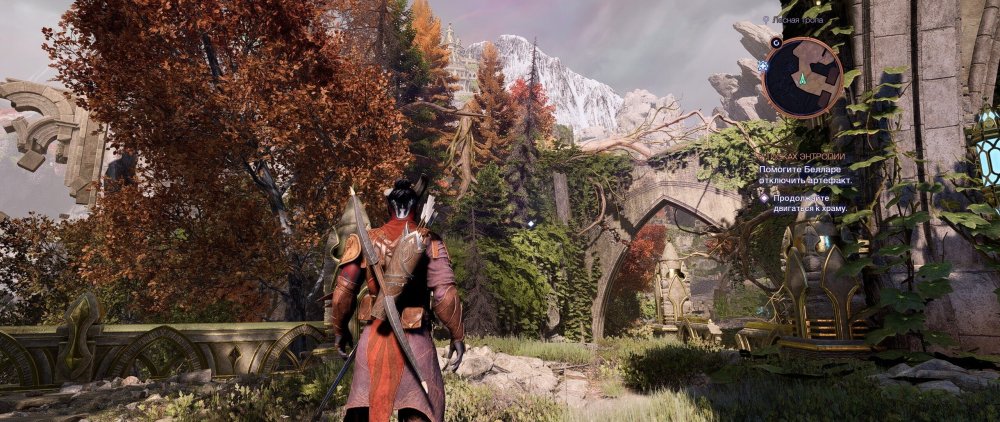Click the blue quest marker on the minimap edge
Screen dimensions: 1000x422
coord(763,66)
